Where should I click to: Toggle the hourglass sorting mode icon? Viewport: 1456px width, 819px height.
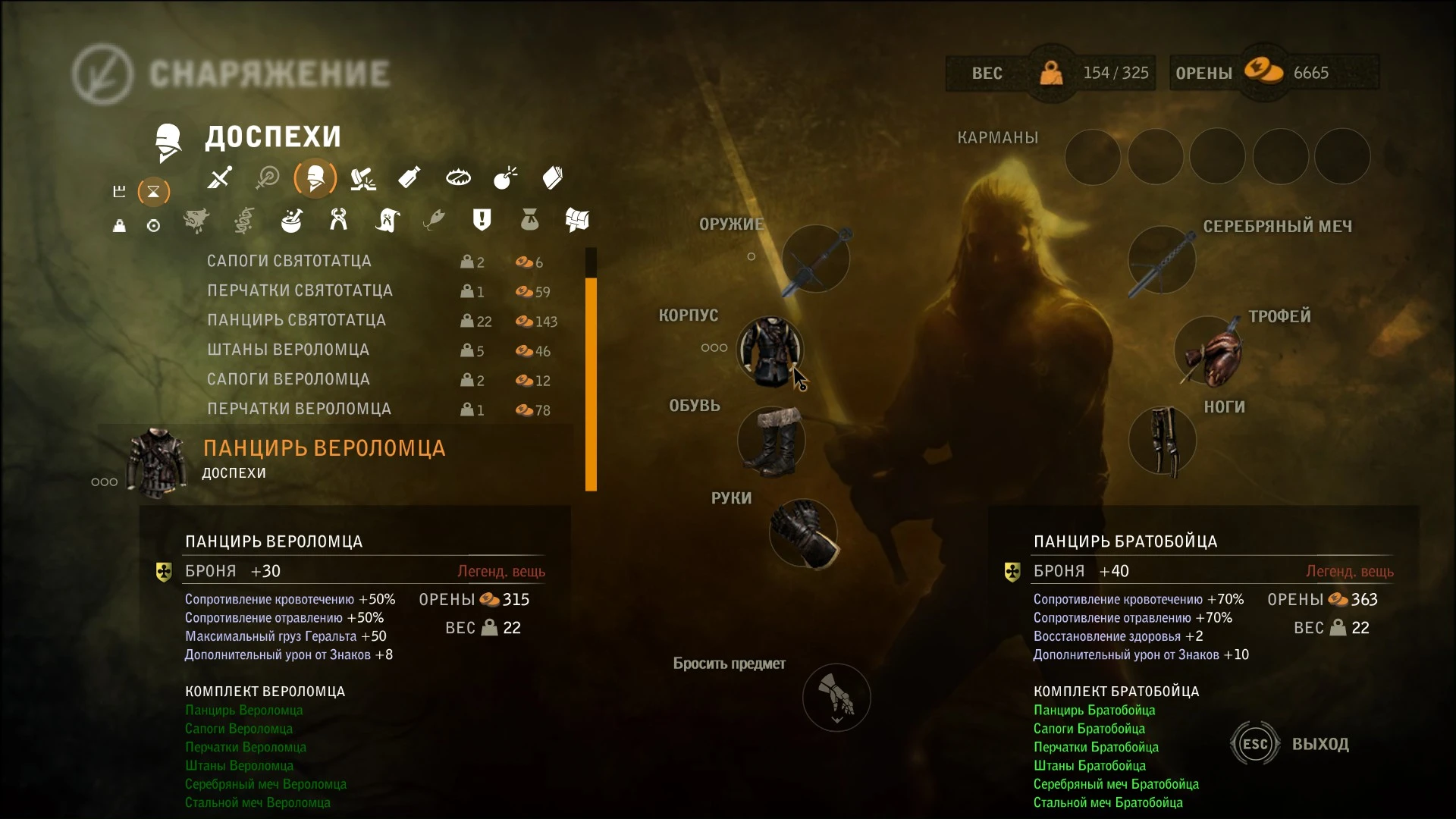tap(154, 192)
